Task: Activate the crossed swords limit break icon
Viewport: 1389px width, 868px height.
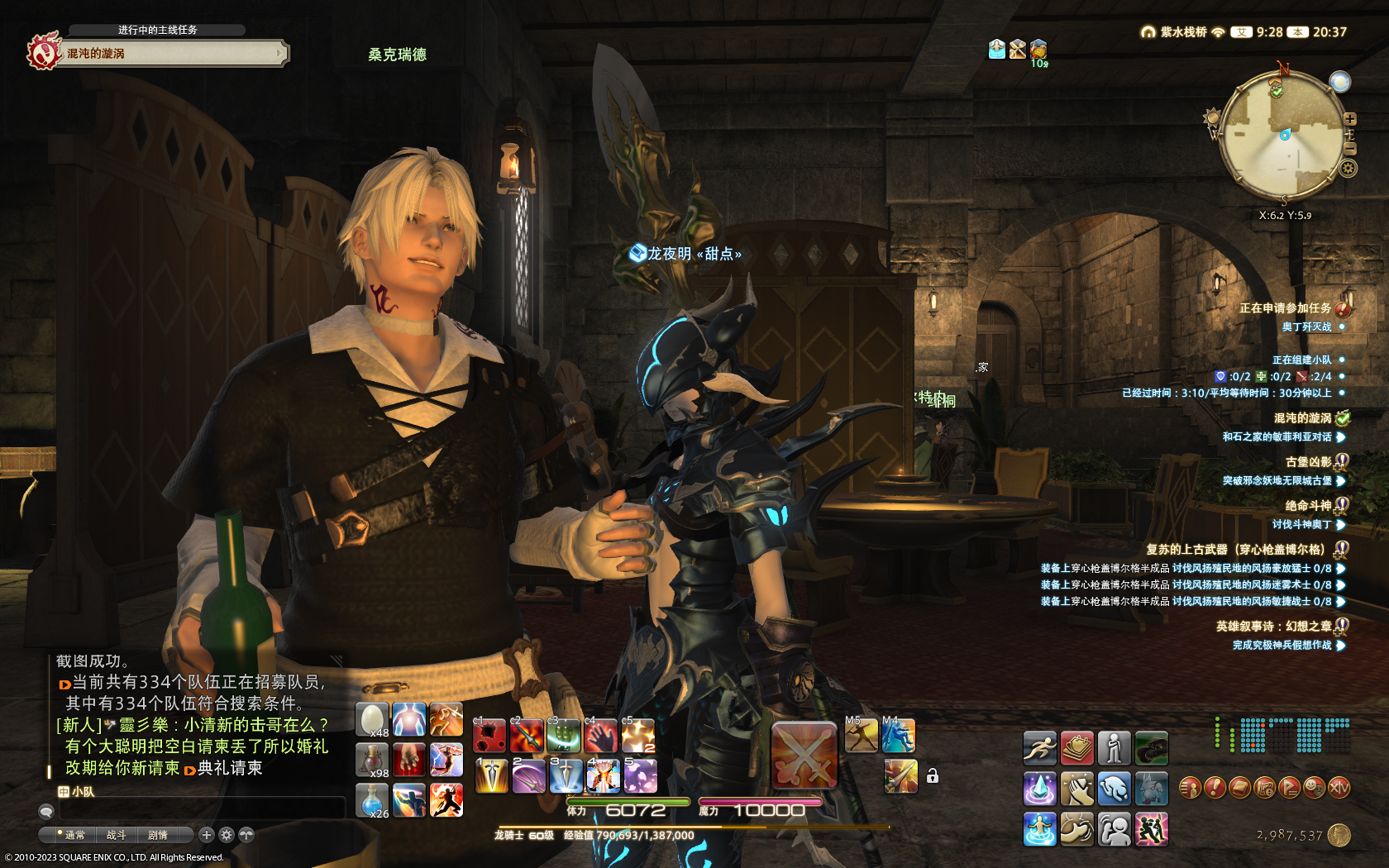Action: (804, 755)
